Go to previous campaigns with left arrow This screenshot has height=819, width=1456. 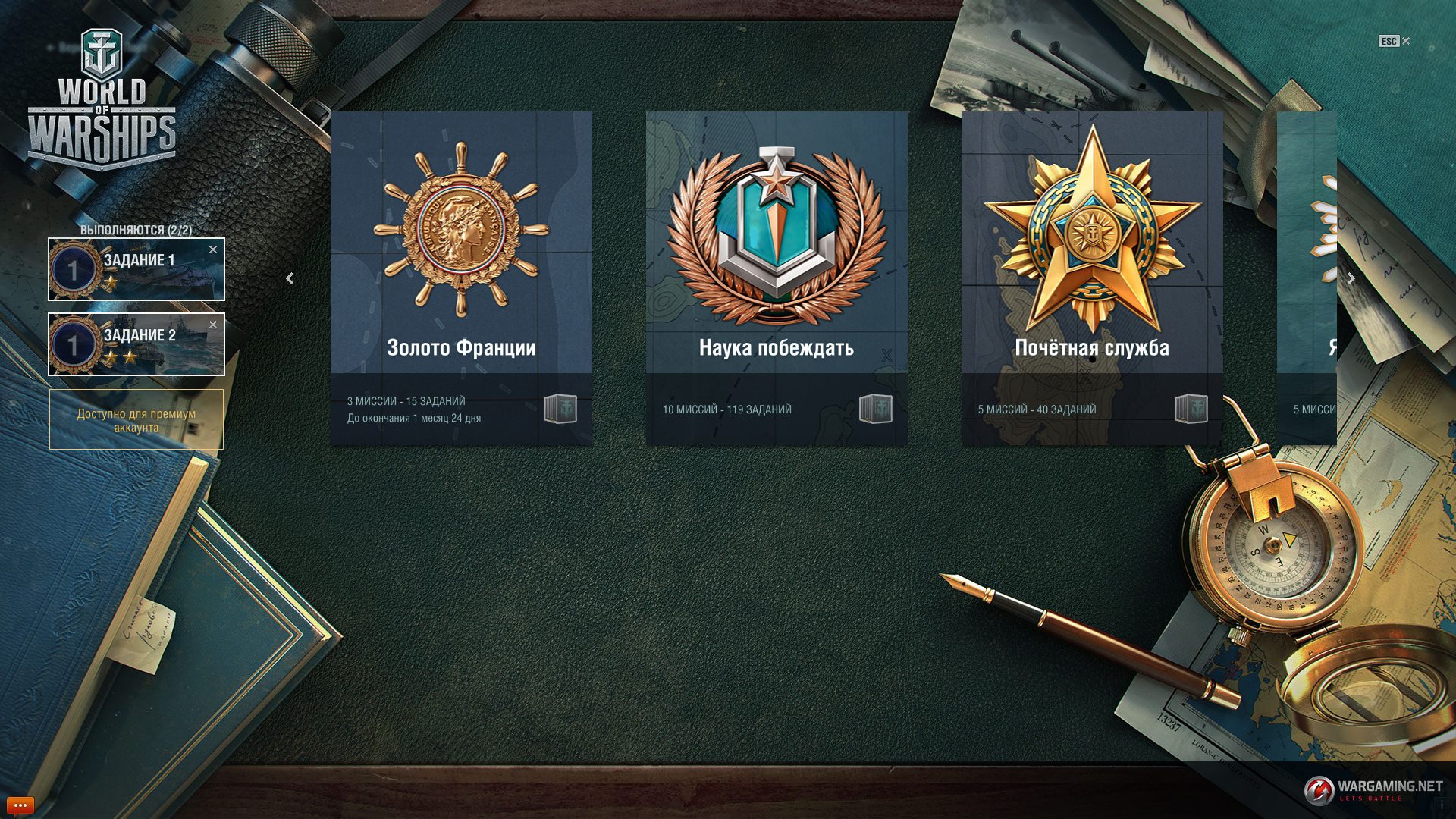pyautogui.click(x=290, y=278)
